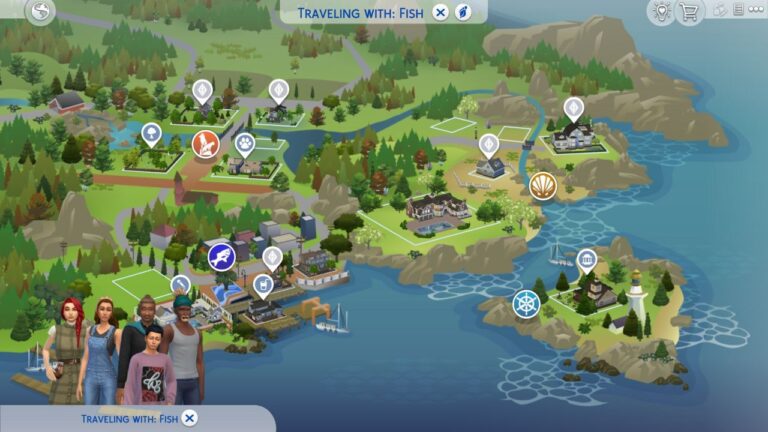Image resolution: width=768 pixels, height=432 pixels.
Task: Open the shopping cart store
Action: 688,12
